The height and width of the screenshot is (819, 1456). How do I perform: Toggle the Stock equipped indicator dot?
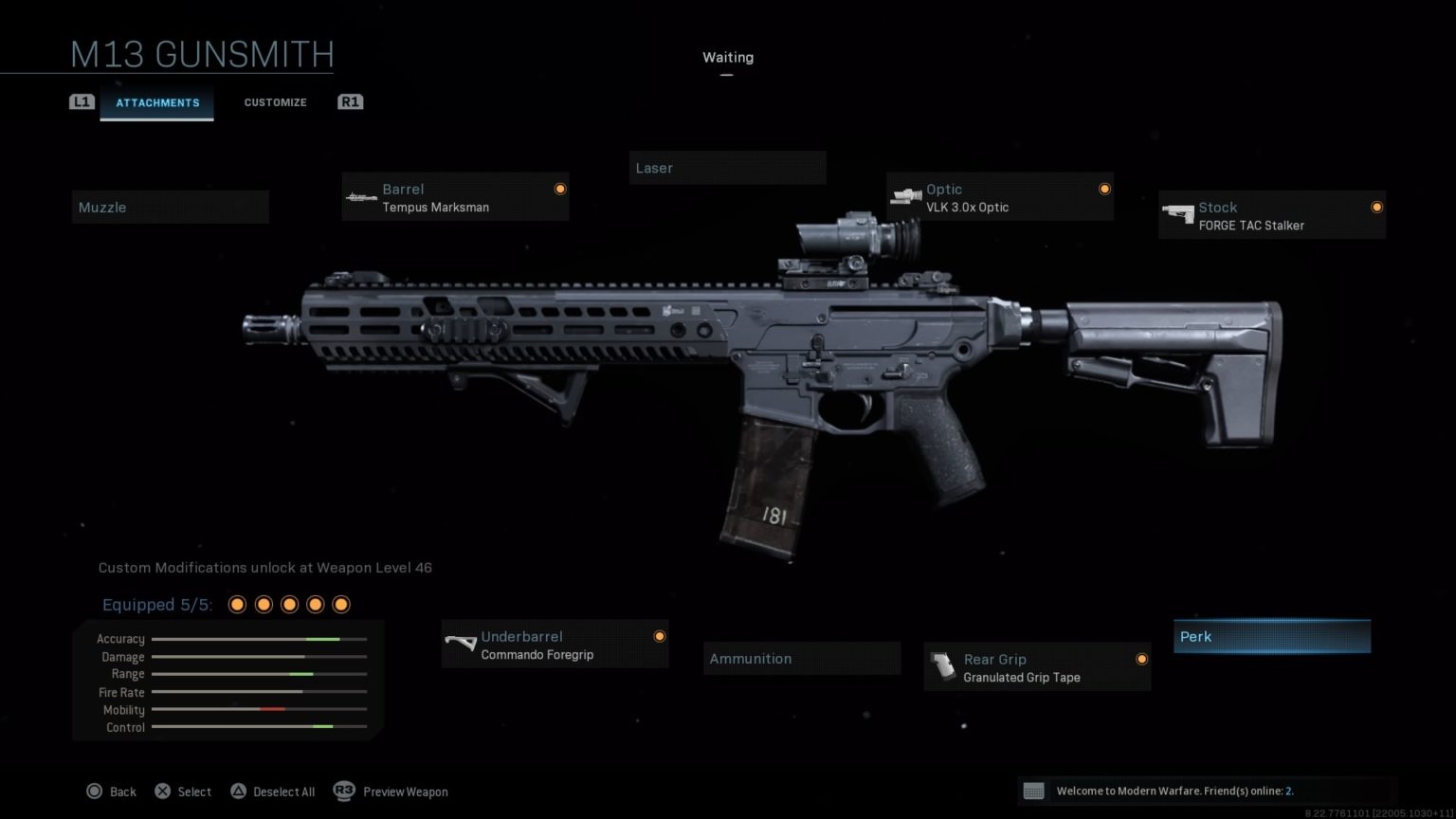click(x=1376, y=206)
